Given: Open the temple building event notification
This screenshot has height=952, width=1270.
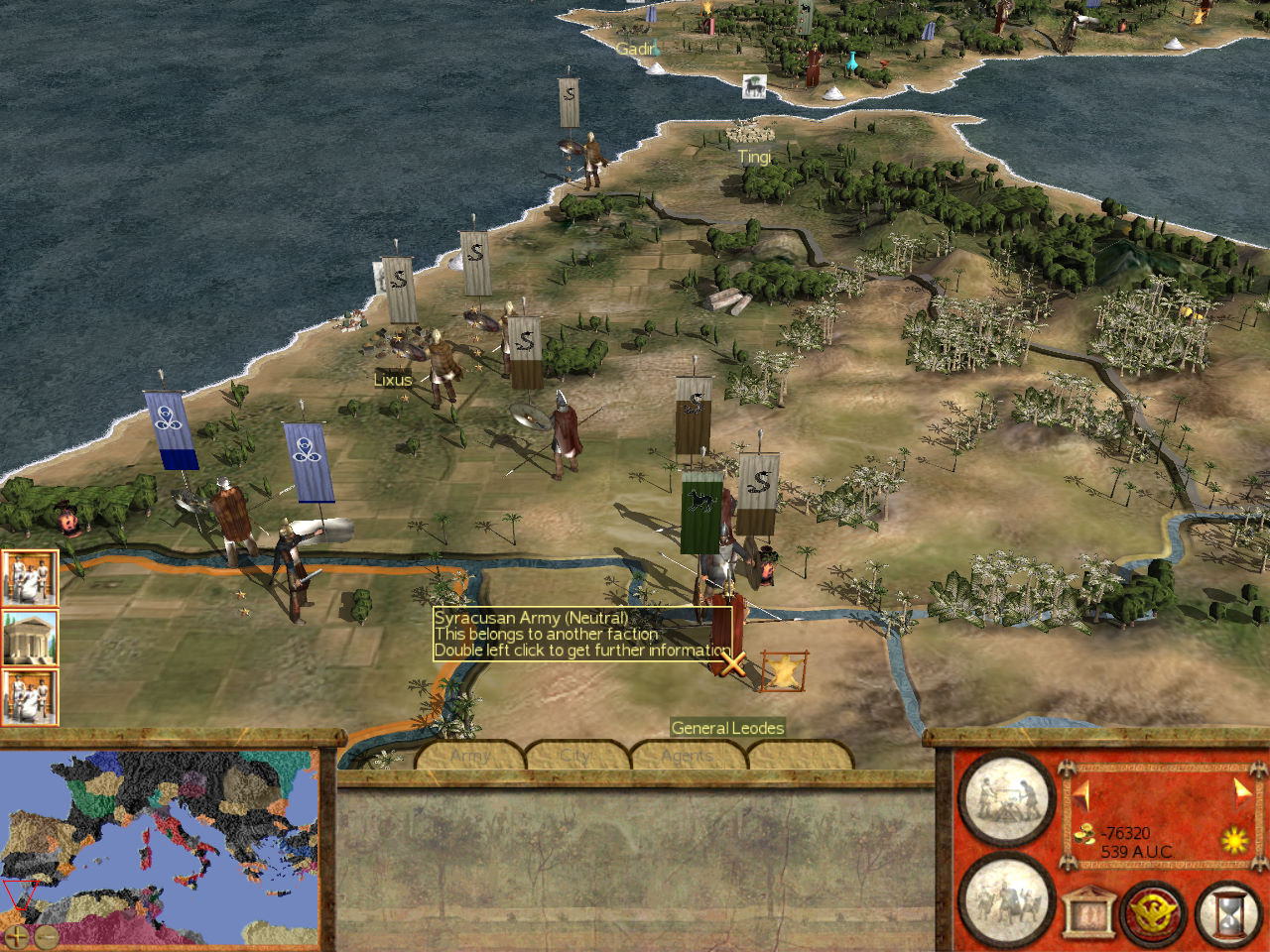Looking at the screenshot, I should click(x=30, y=638).
